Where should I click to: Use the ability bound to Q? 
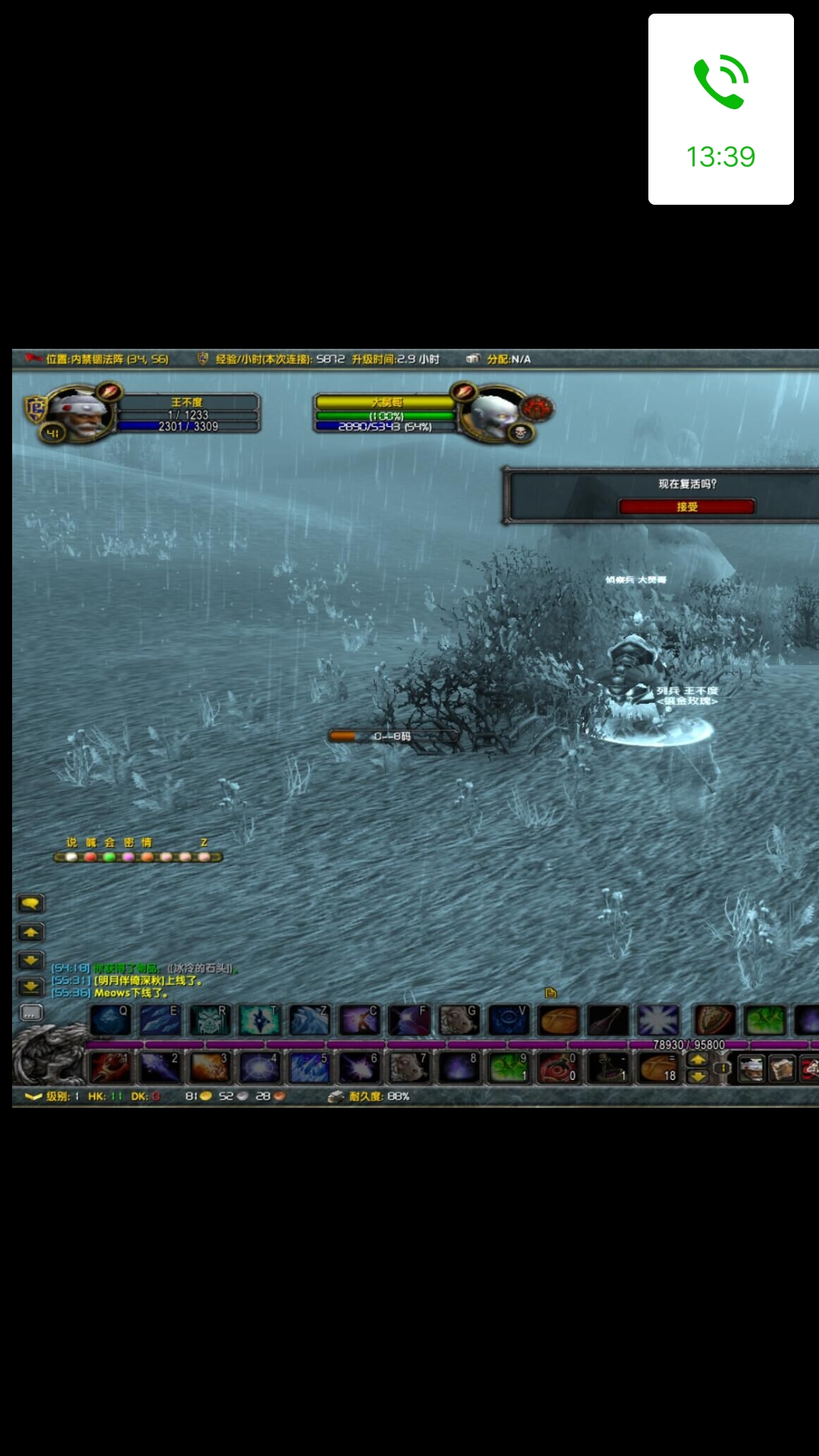click(x=111, y=1021)
